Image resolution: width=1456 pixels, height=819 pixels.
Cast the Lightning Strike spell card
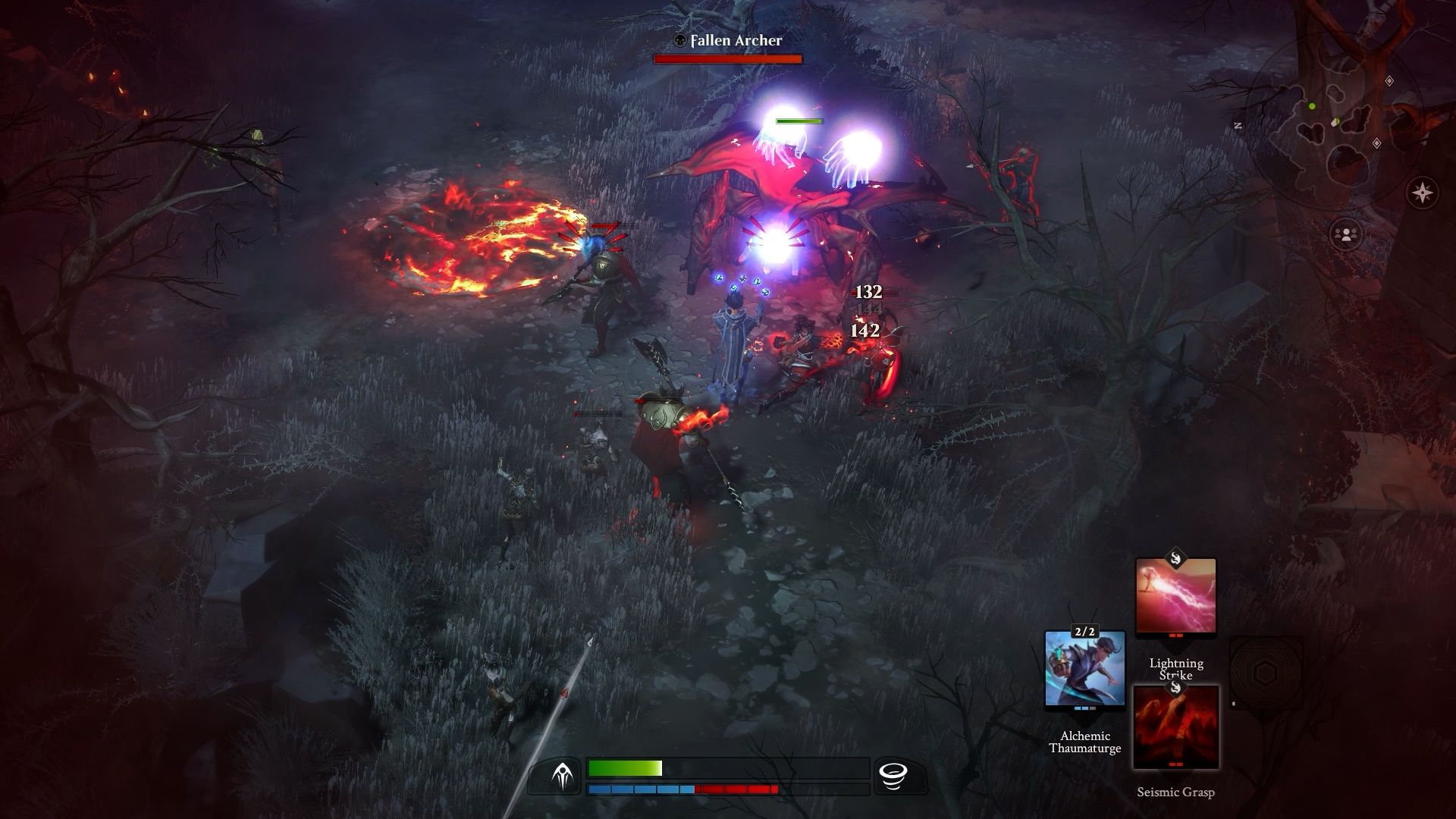pos(1175,595)
